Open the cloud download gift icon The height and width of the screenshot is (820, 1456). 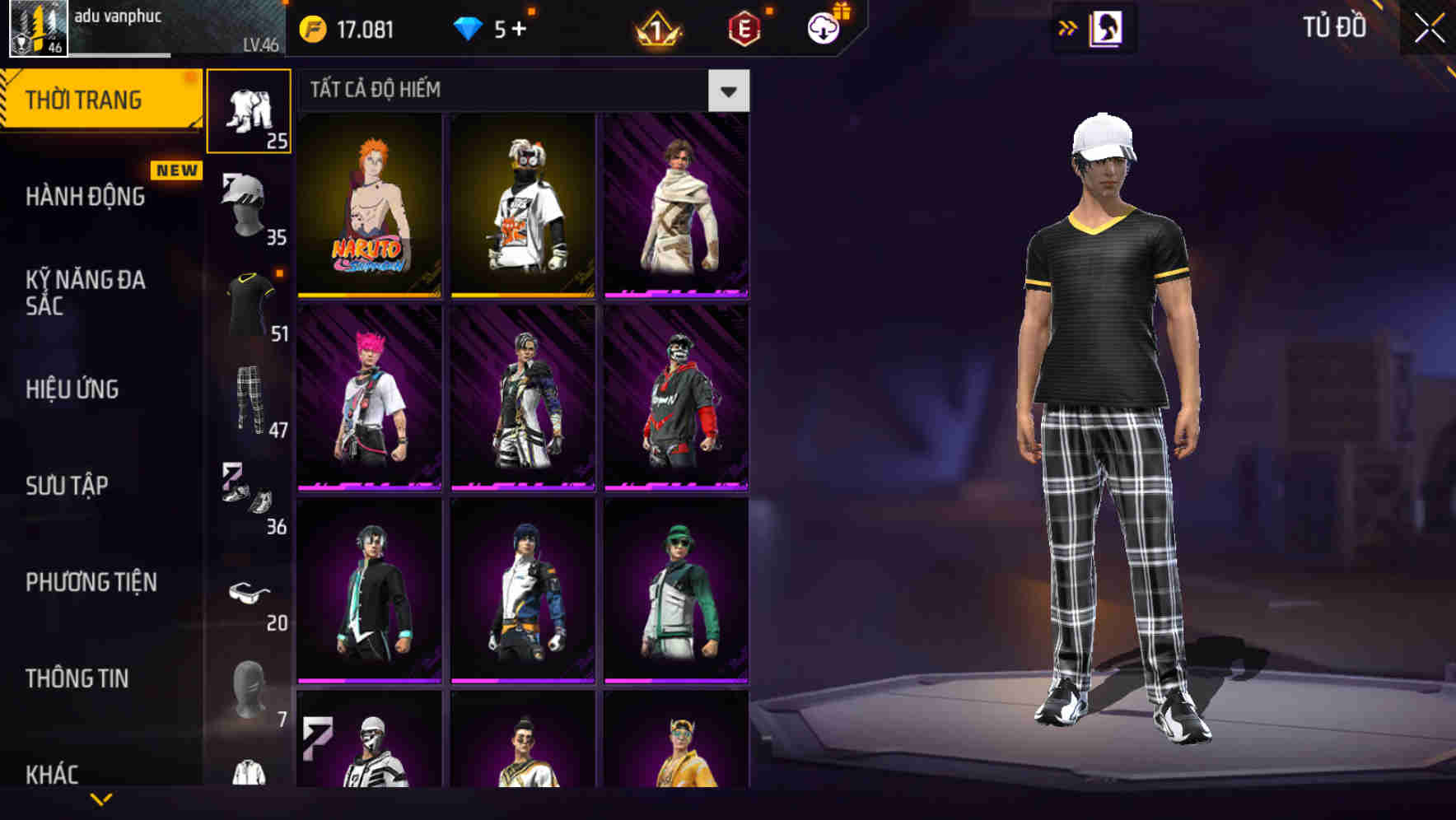(x=824, y=30)
